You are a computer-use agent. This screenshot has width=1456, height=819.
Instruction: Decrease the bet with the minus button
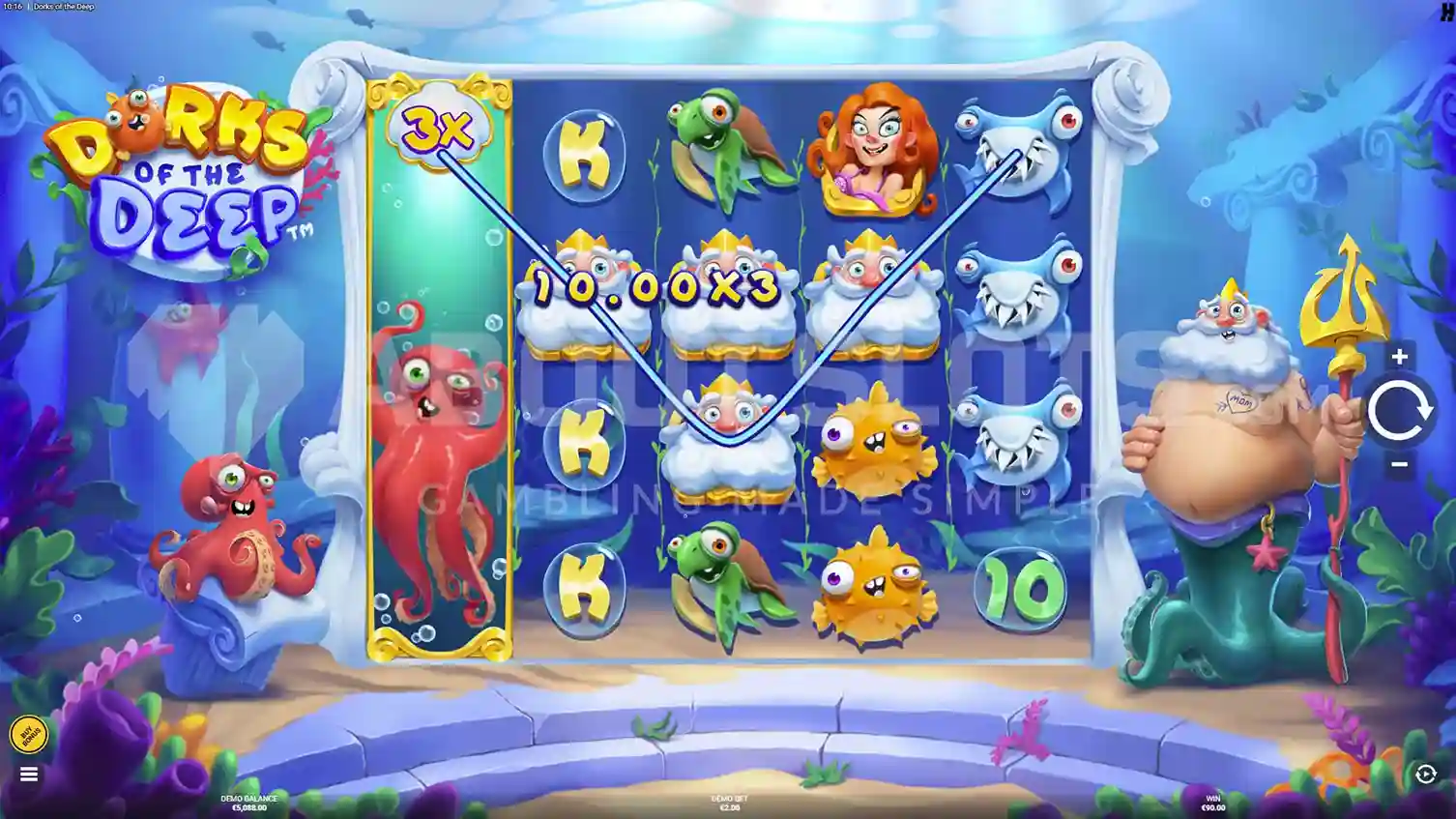1399,464
